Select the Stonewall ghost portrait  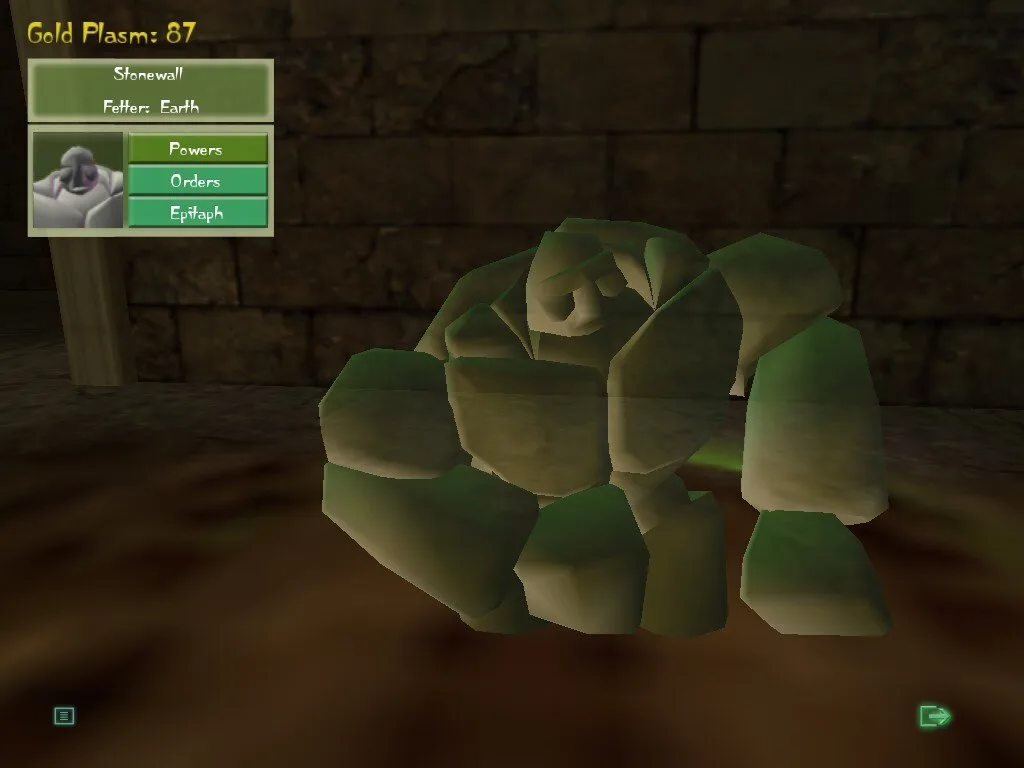(x=78, y=180)
